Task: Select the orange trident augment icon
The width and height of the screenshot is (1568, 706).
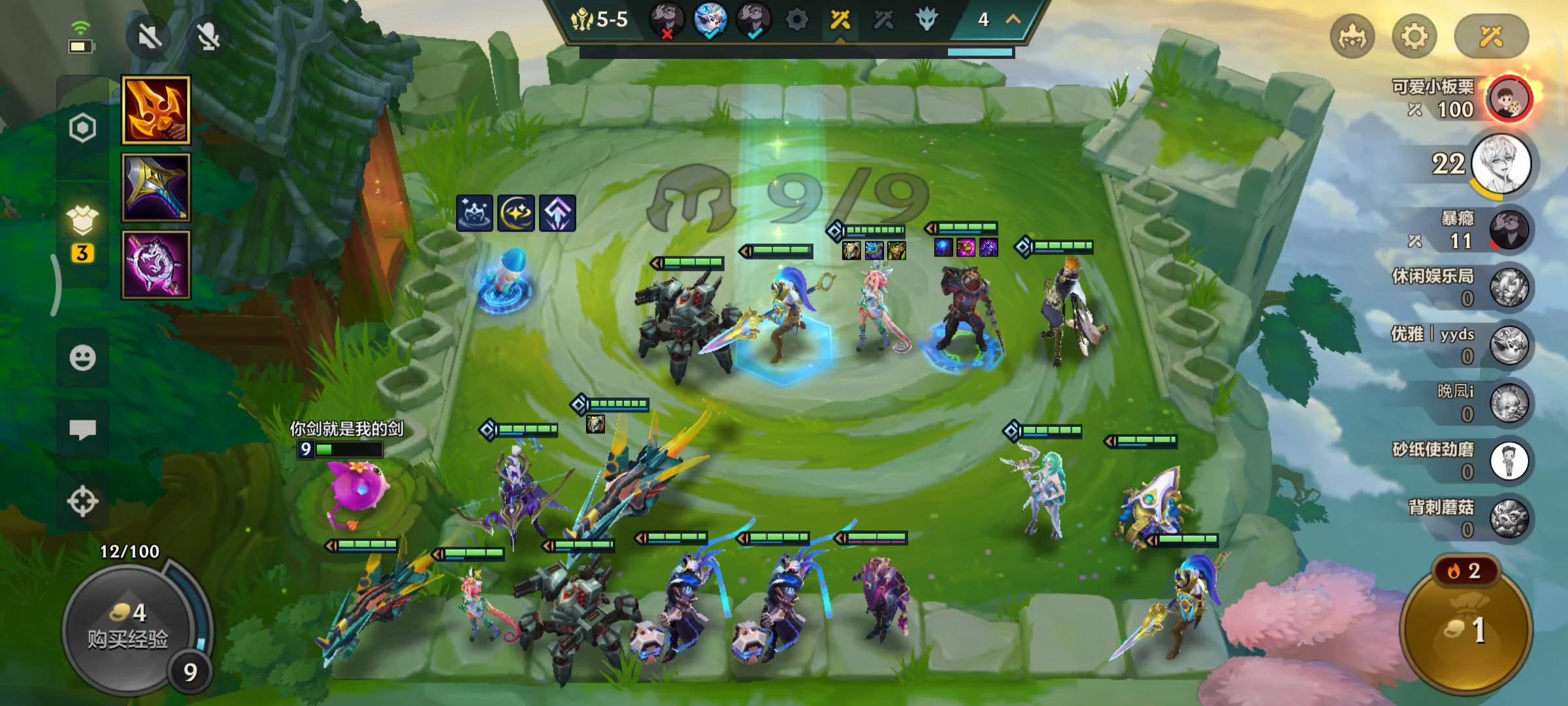Action: 156,110
